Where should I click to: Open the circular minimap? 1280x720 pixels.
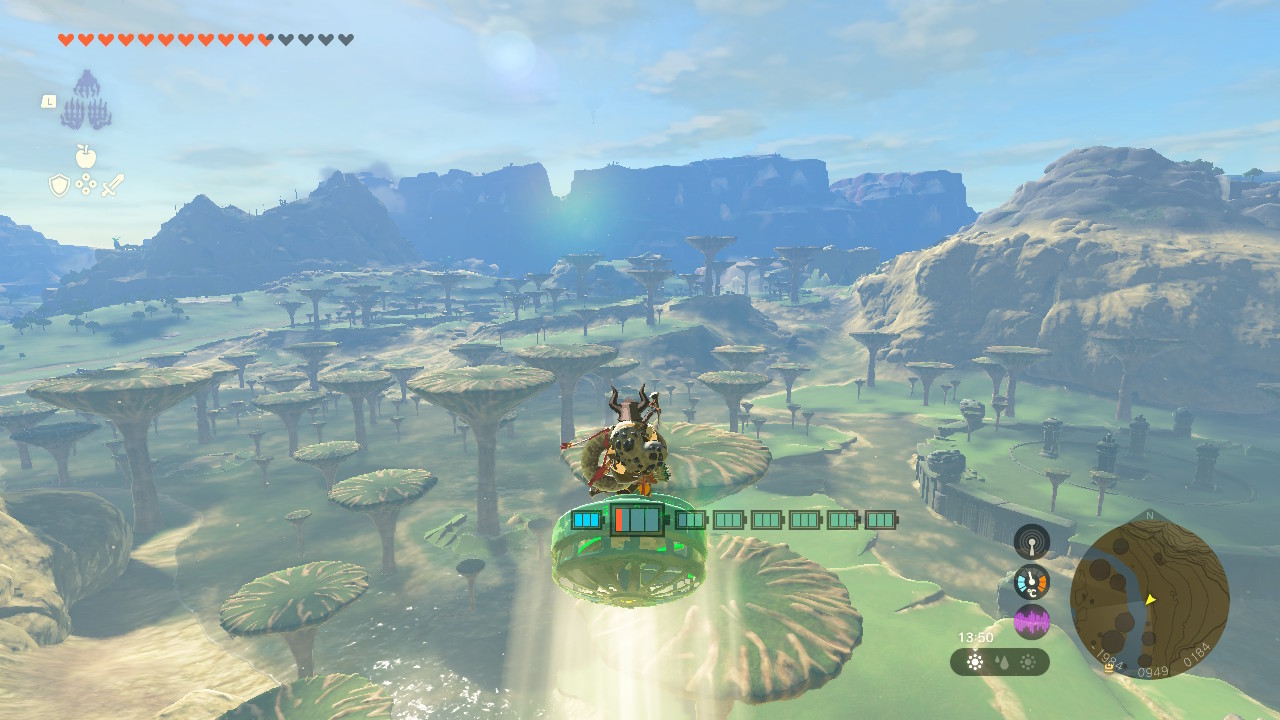[1149, 598]
